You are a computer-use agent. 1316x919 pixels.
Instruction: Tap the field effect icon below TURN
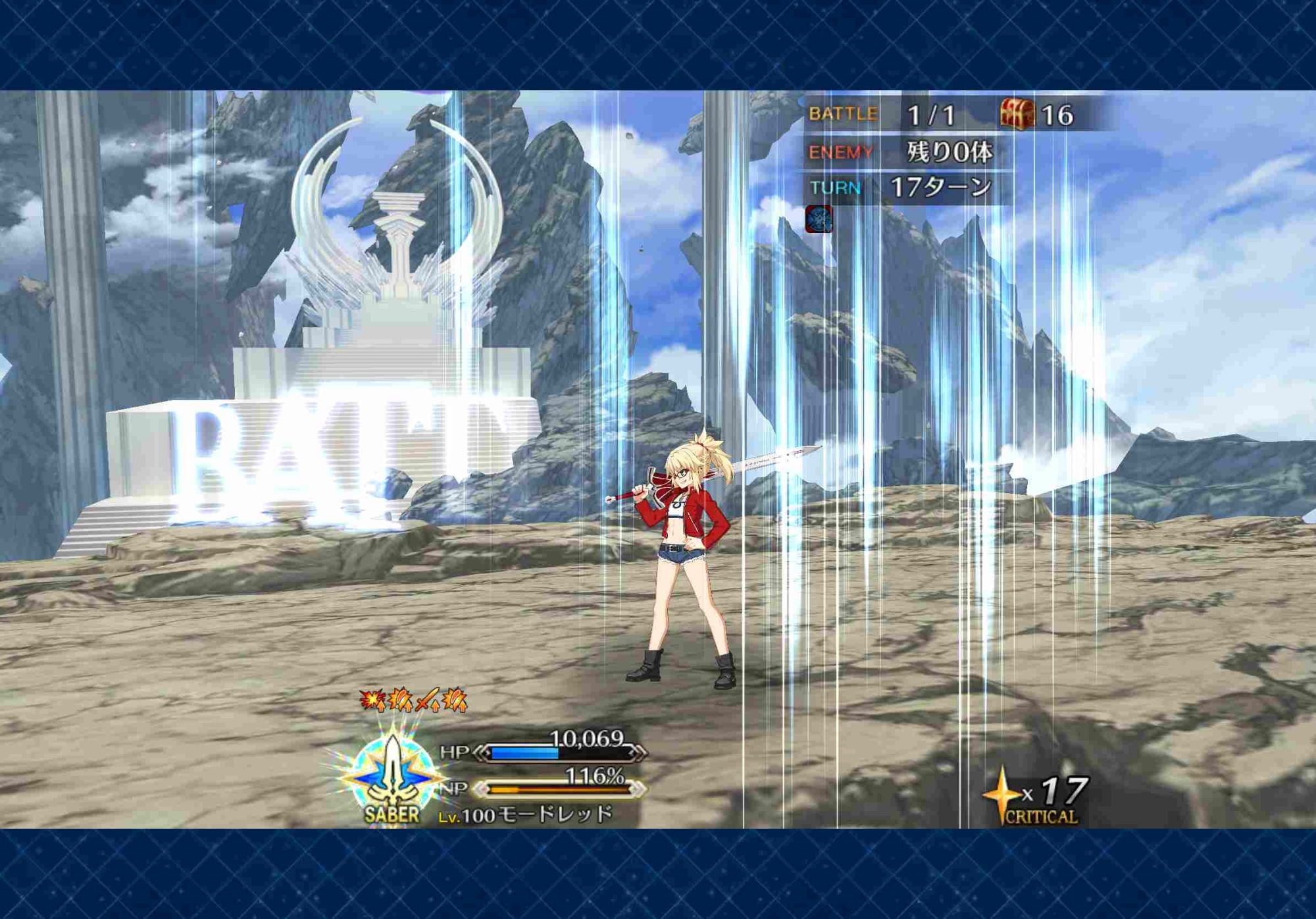(819, 219)
